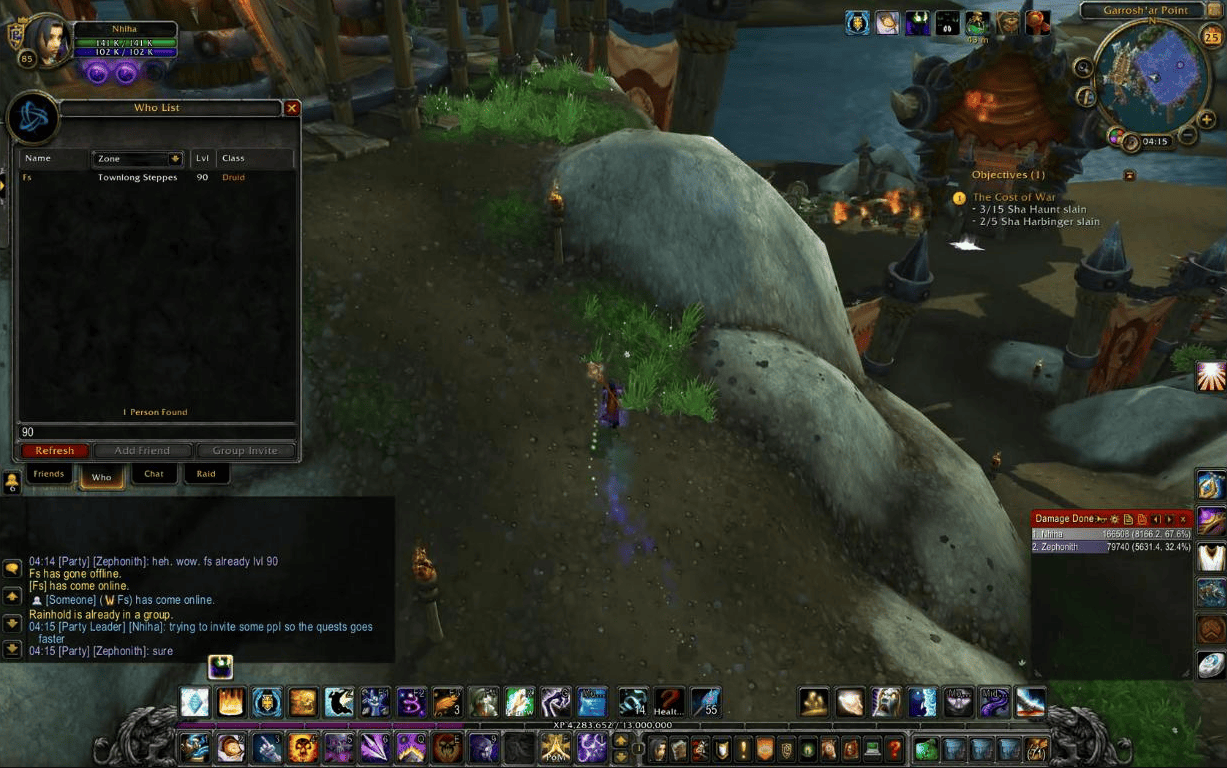The image size is (1227, 768).
Task: Close the Damage Done meter window
Action: [1184, 519]
